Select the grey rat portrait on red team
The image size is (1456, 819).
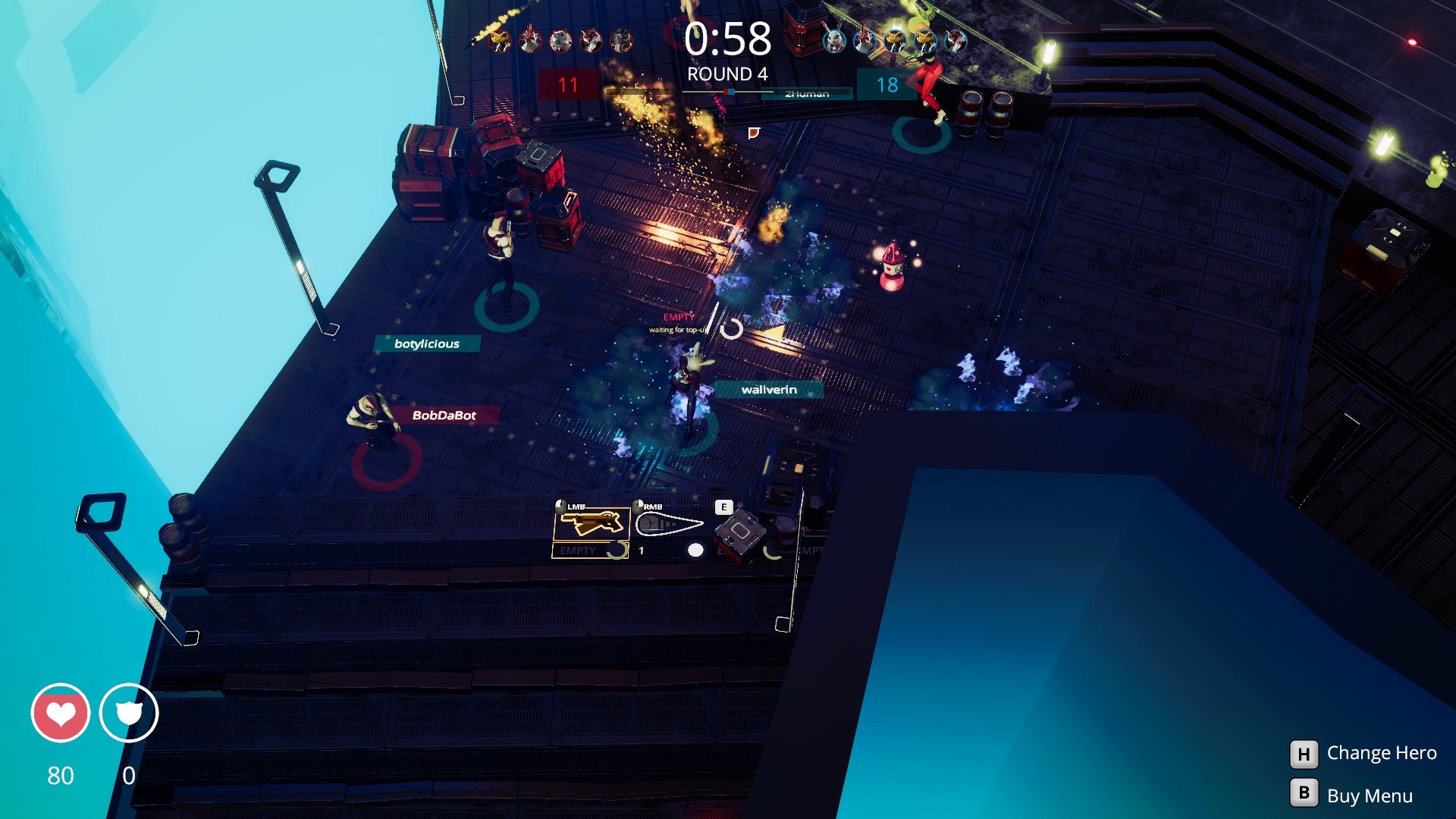pos(560,40)
